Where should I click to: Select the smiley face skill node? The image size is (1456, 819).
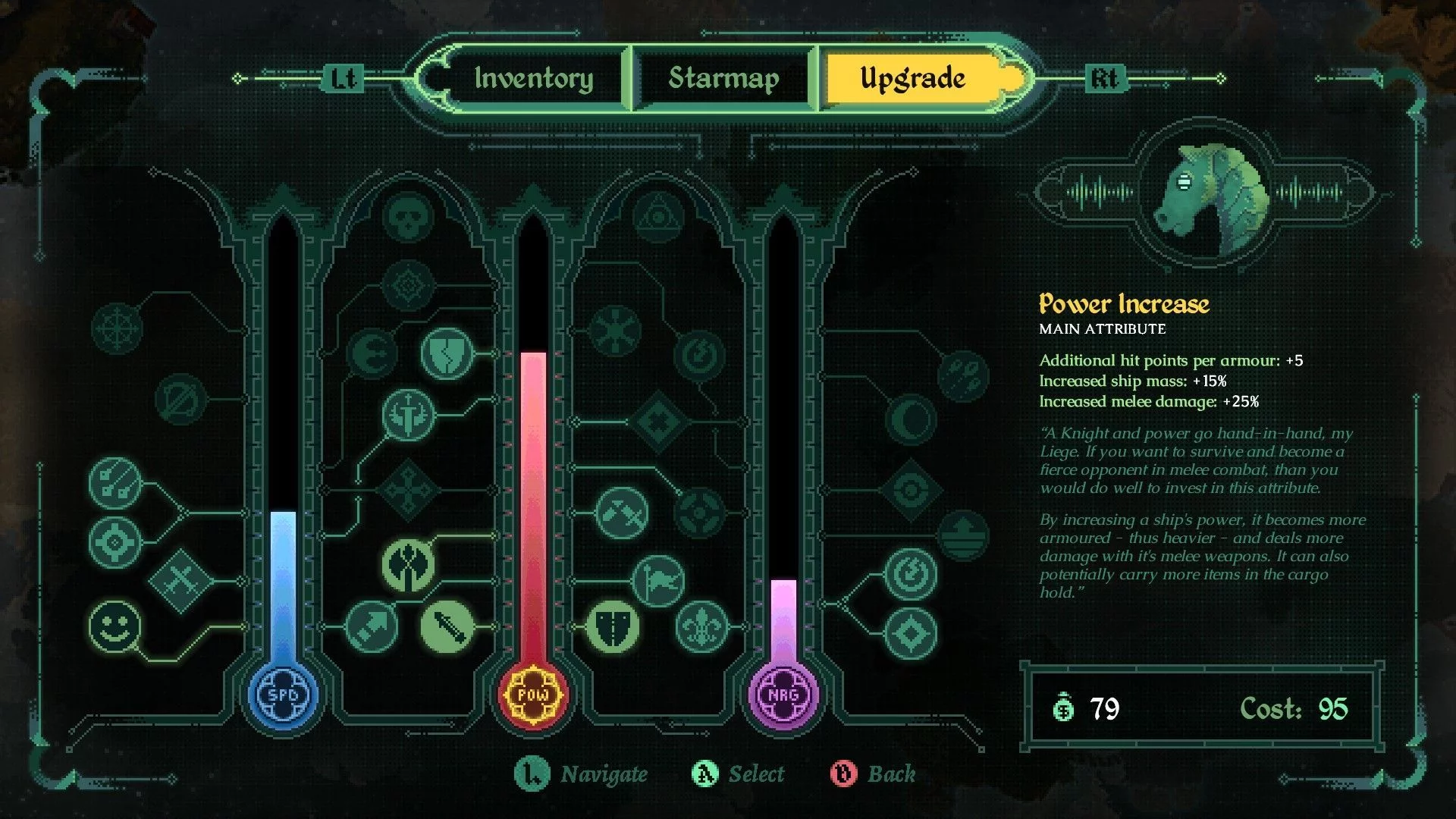pos(115,626)
